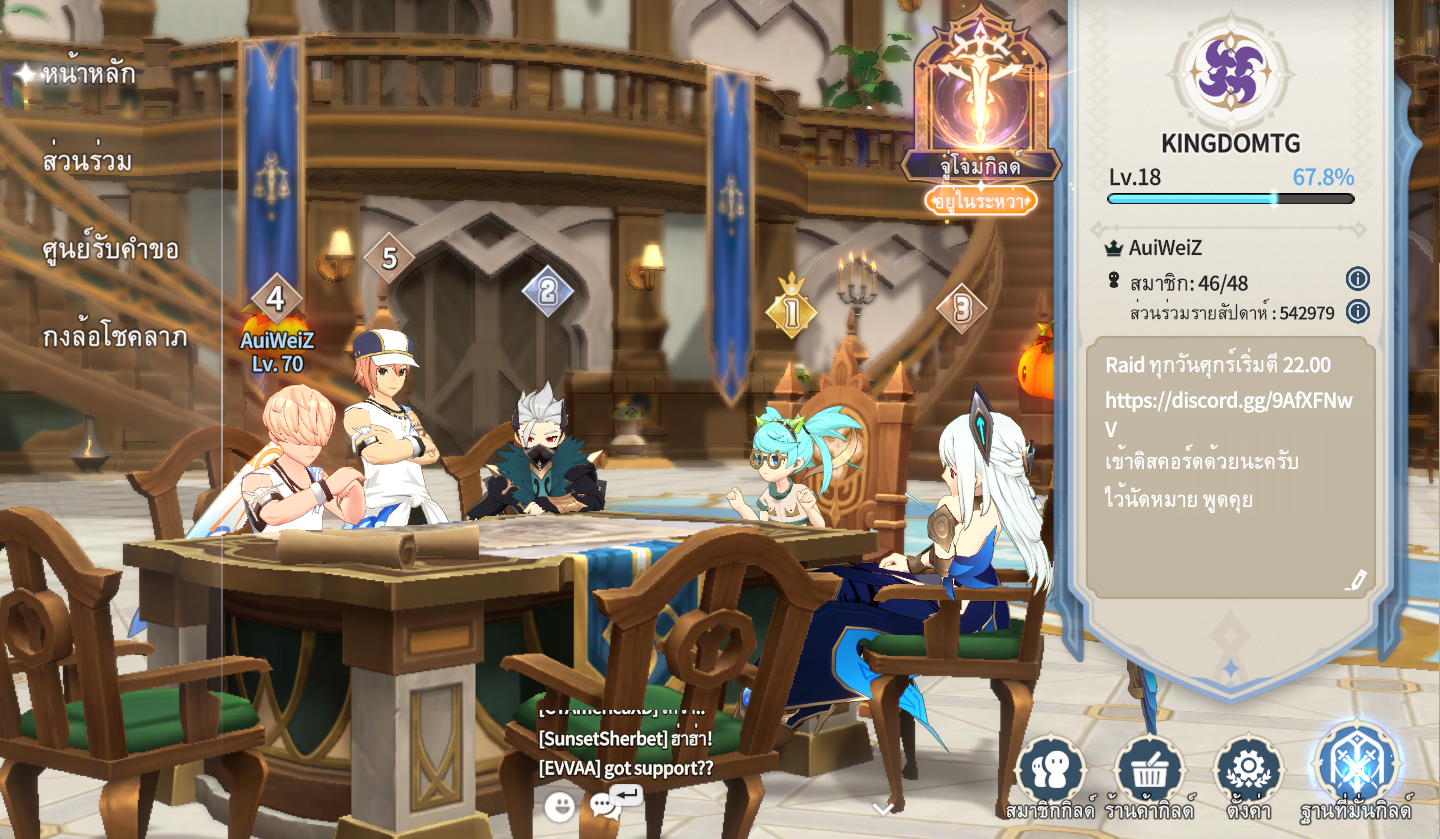The width and height of the screenshot is (1440, 839).
Task: Open the ศูนย์รับคำขอ request center
Action: pyautogui.click(x=110, y=249)
